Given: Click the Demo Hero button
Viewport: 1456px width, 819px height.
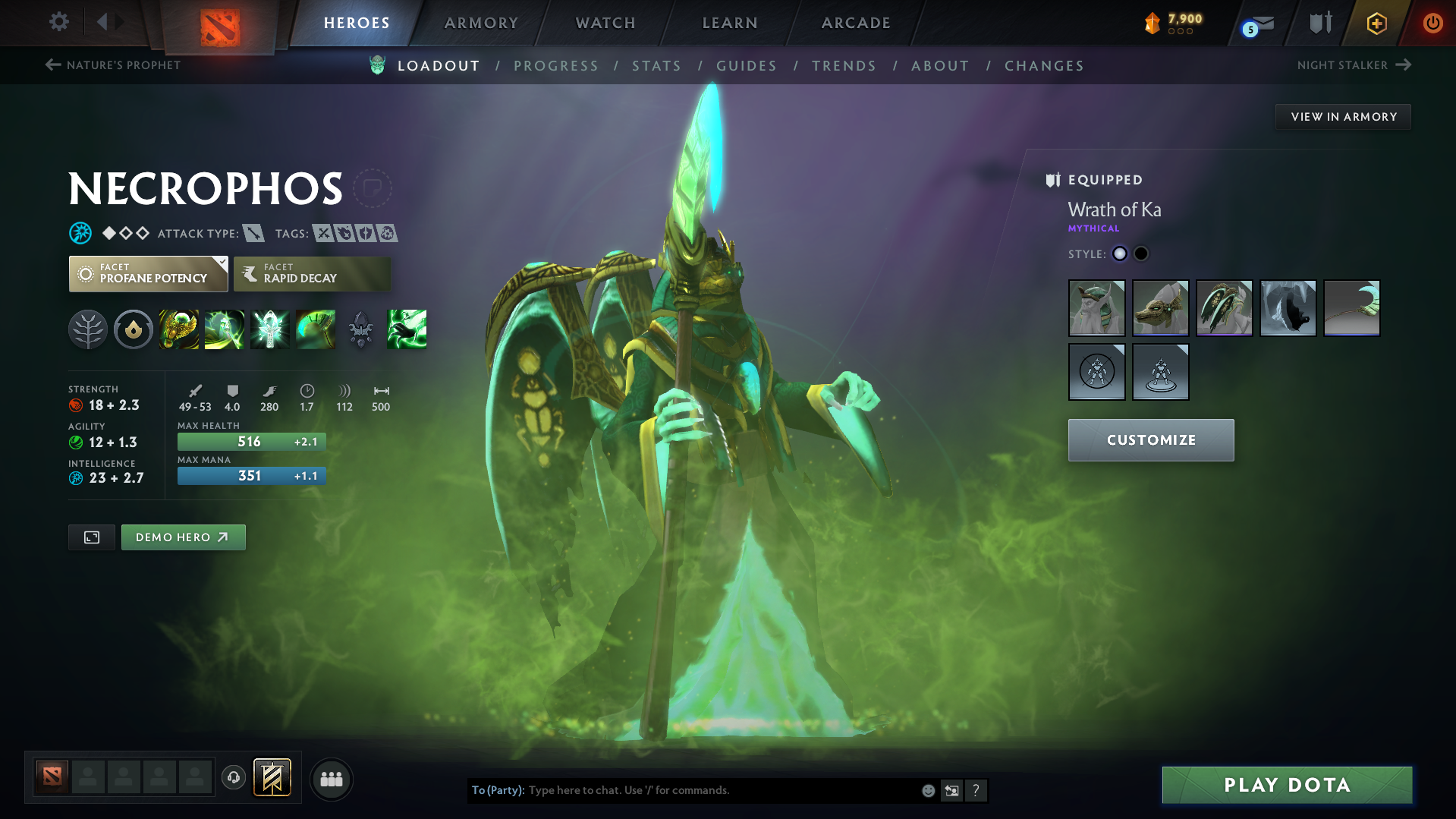Looking at the screenshot, I should [x=183, y=537].
